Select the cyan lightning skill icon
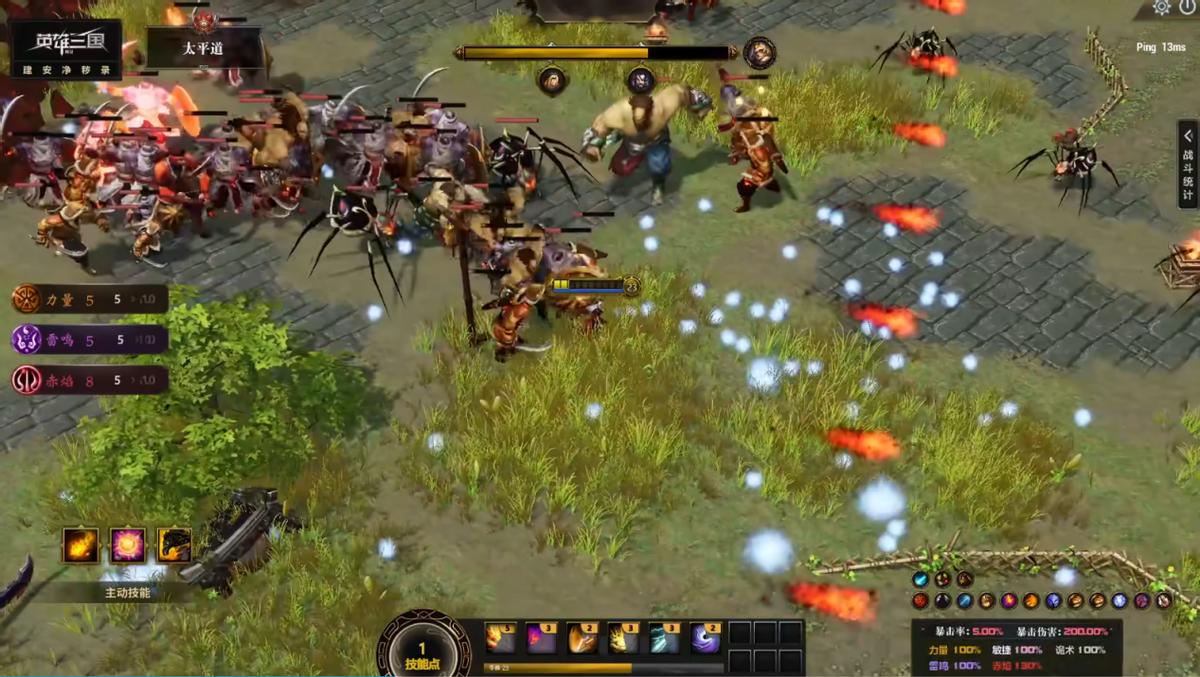This screenshot has width=1200, height=677. (x=664, y=638)
